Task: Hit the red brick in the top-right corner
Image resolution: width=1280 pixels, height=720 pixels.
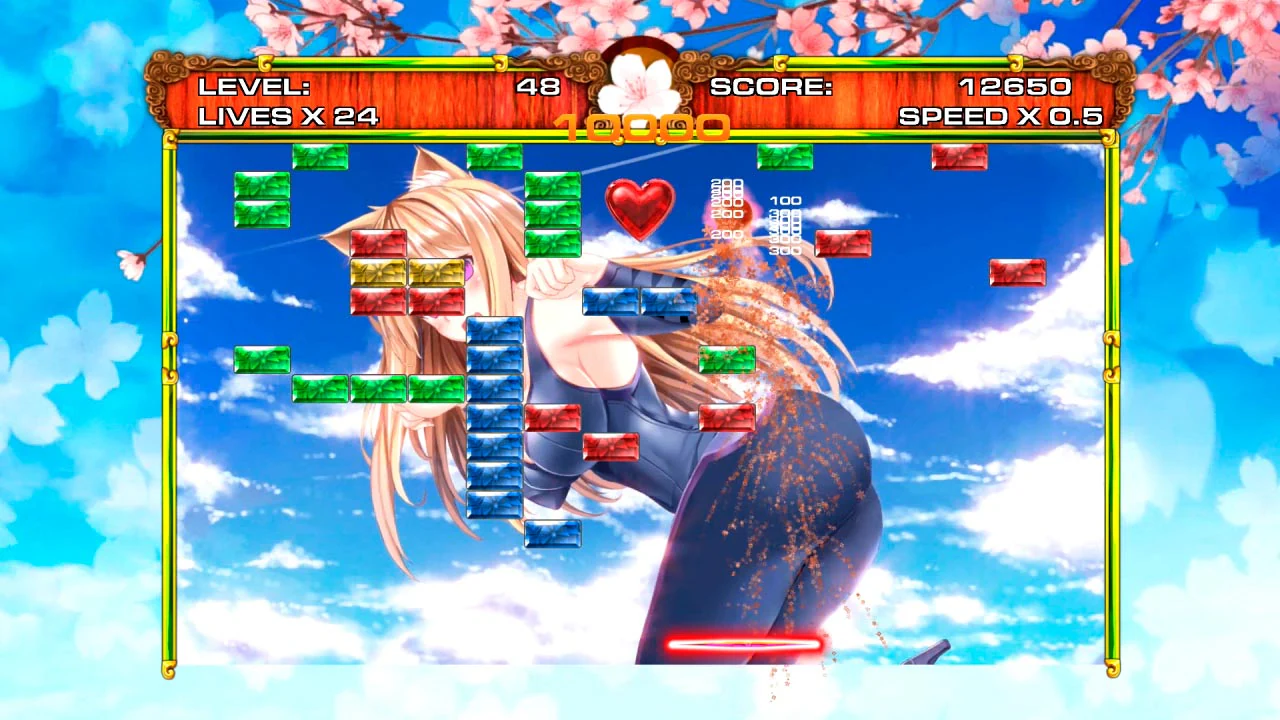Action: [959, 158]
